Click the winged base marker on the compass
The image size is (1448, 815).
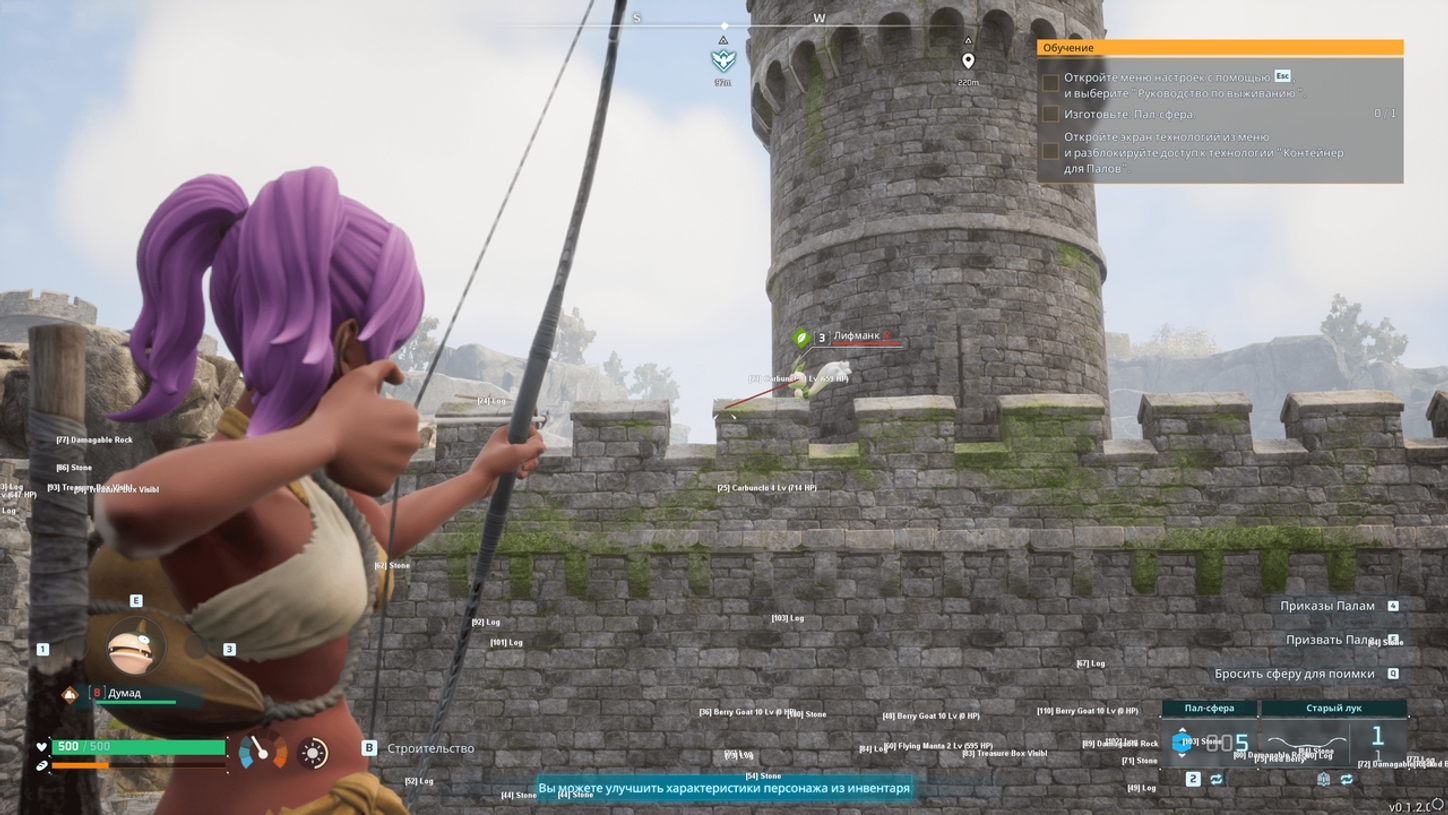[723, 61]
